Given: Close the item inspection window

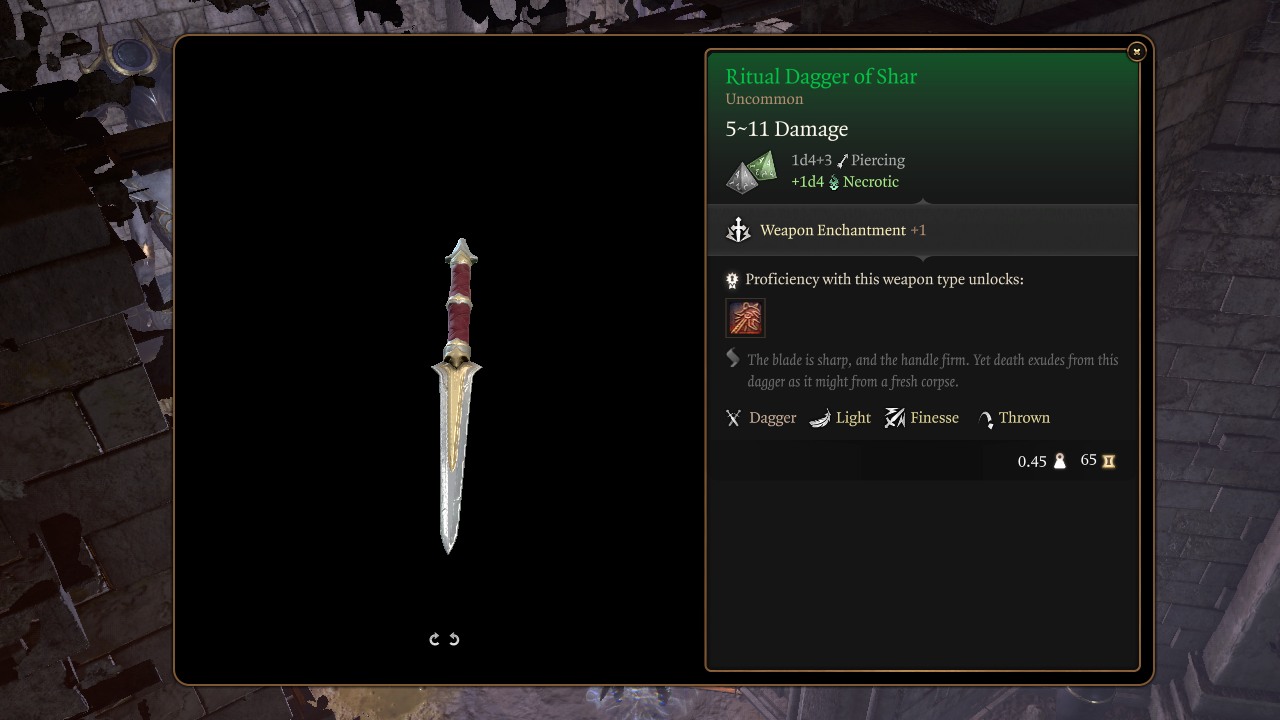Looking at the screenshot, I should [1136, 51].
